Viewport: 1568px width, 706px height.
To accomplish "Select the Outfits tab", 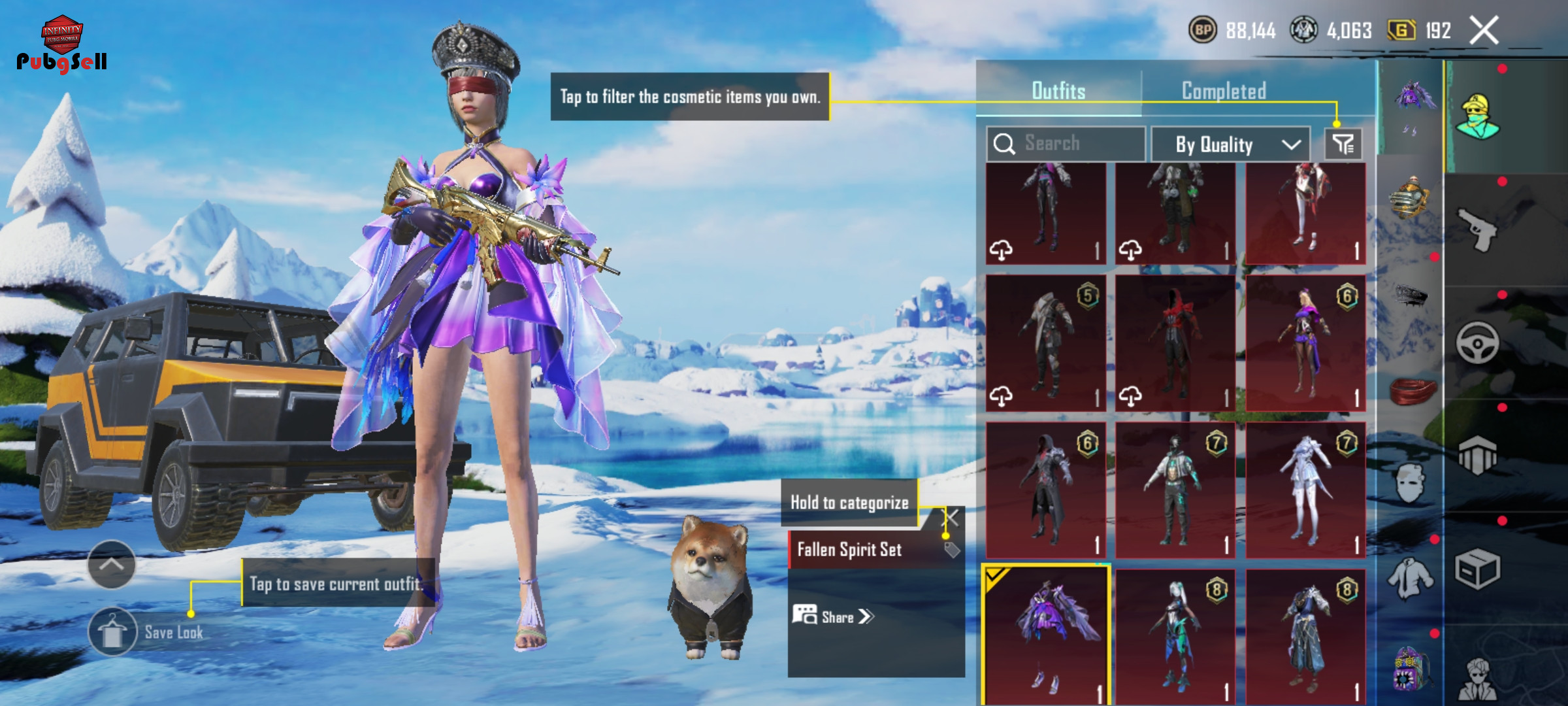I will pyautogui.click(x=1058, y=91).
